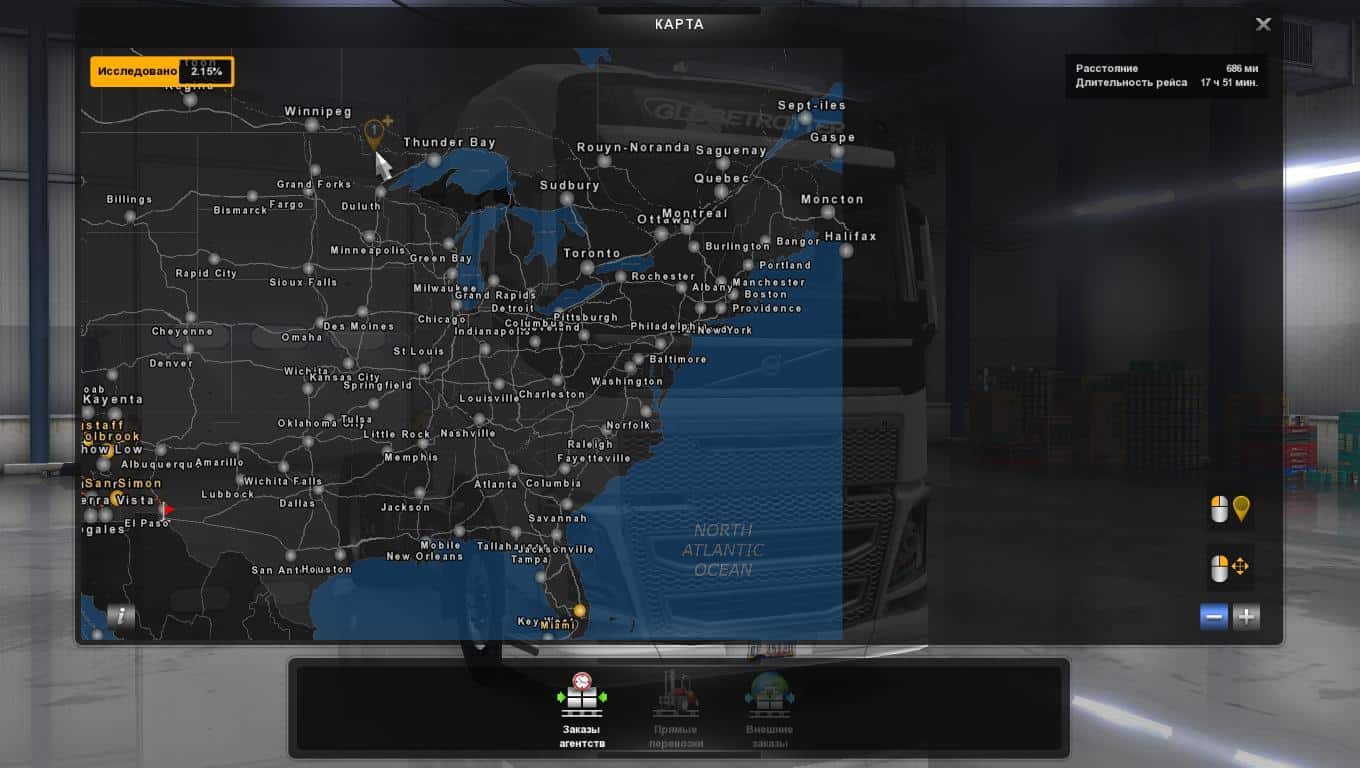Select the Winnipeg city dot

tap(312, 125)
